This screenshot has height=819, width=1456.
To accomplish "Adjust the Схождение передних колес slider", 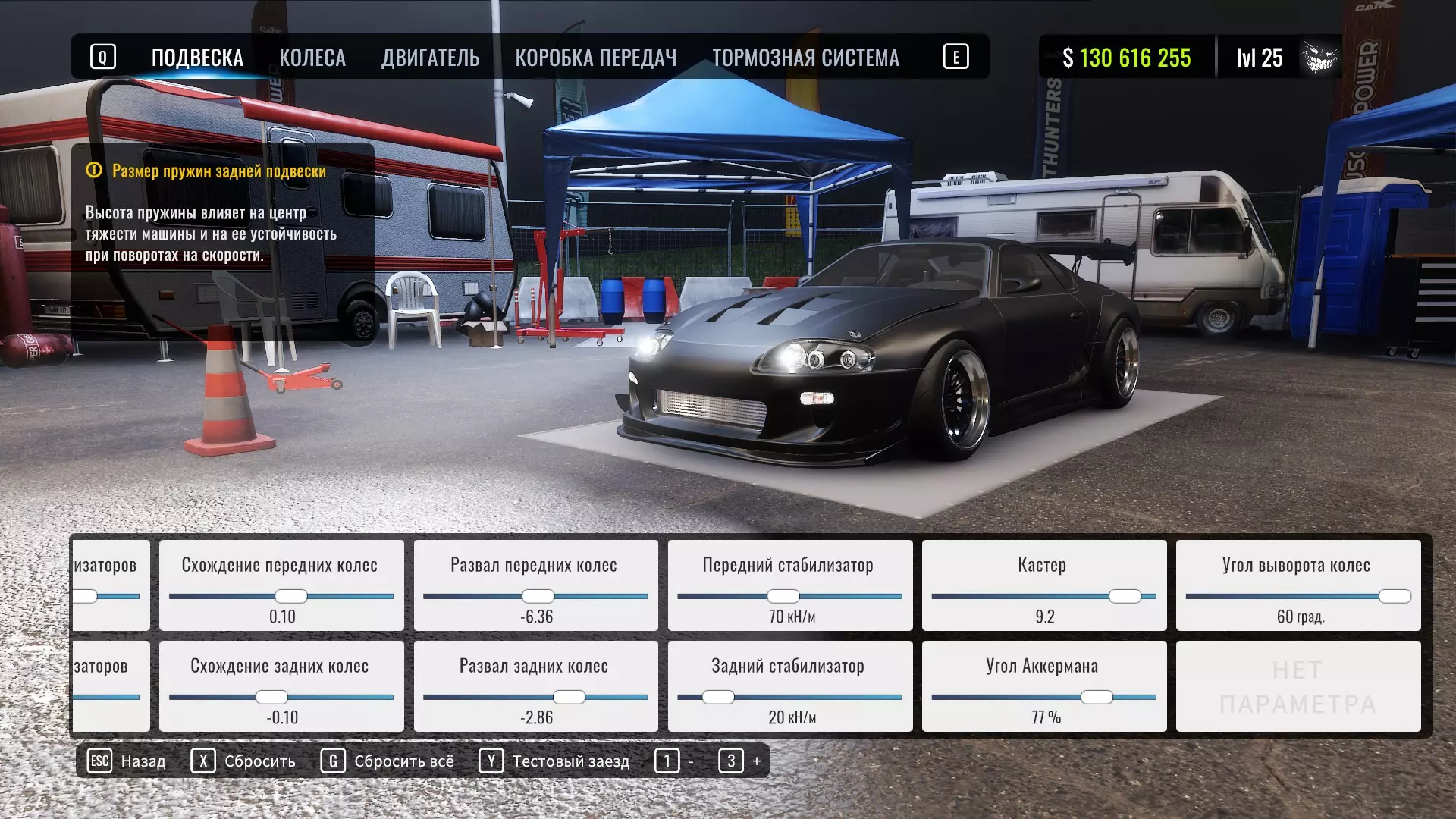I will click(290, 596).
